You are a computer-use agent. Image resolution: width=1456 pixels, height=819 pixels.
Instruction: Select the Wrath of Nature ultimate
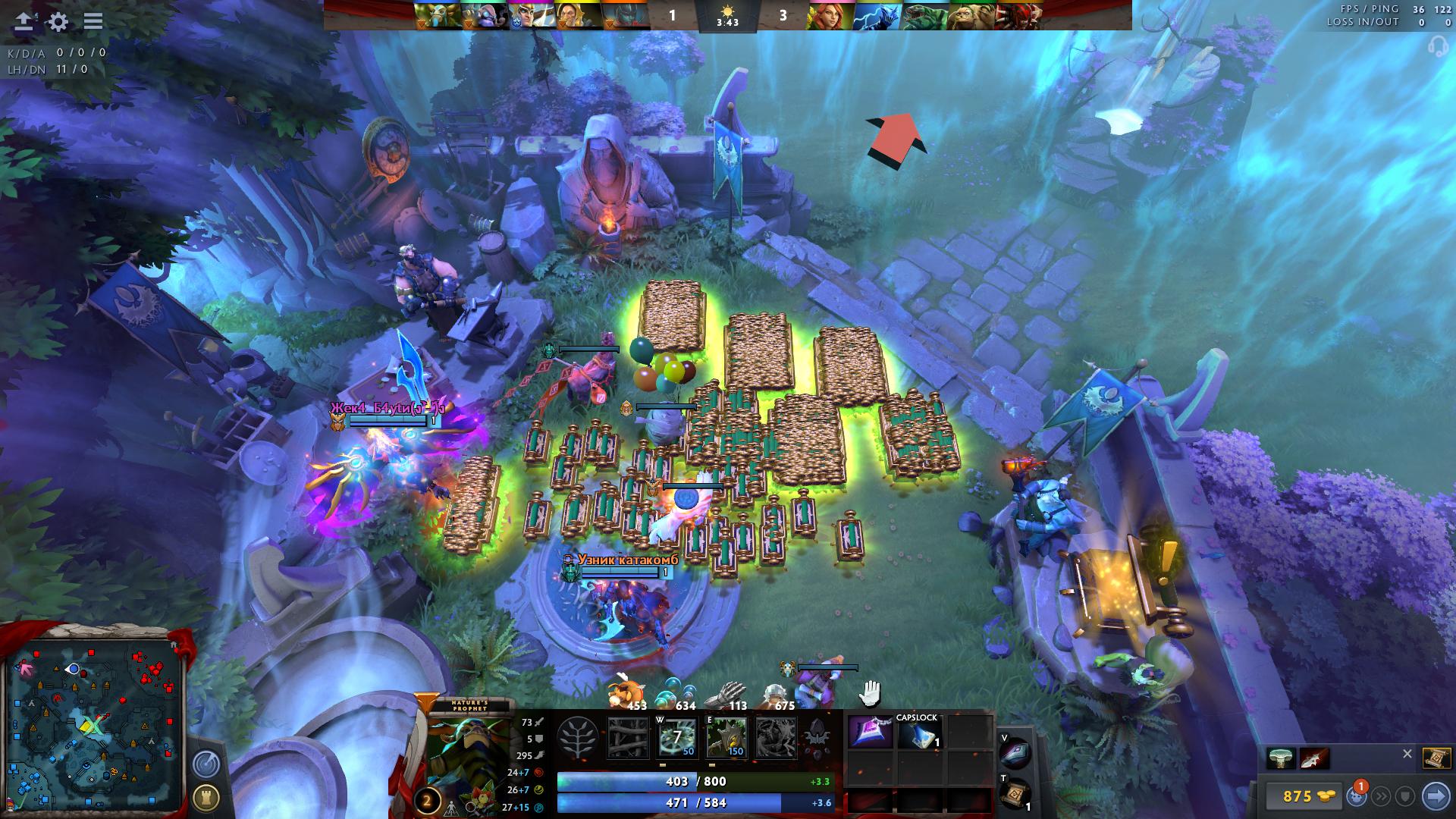776,737
